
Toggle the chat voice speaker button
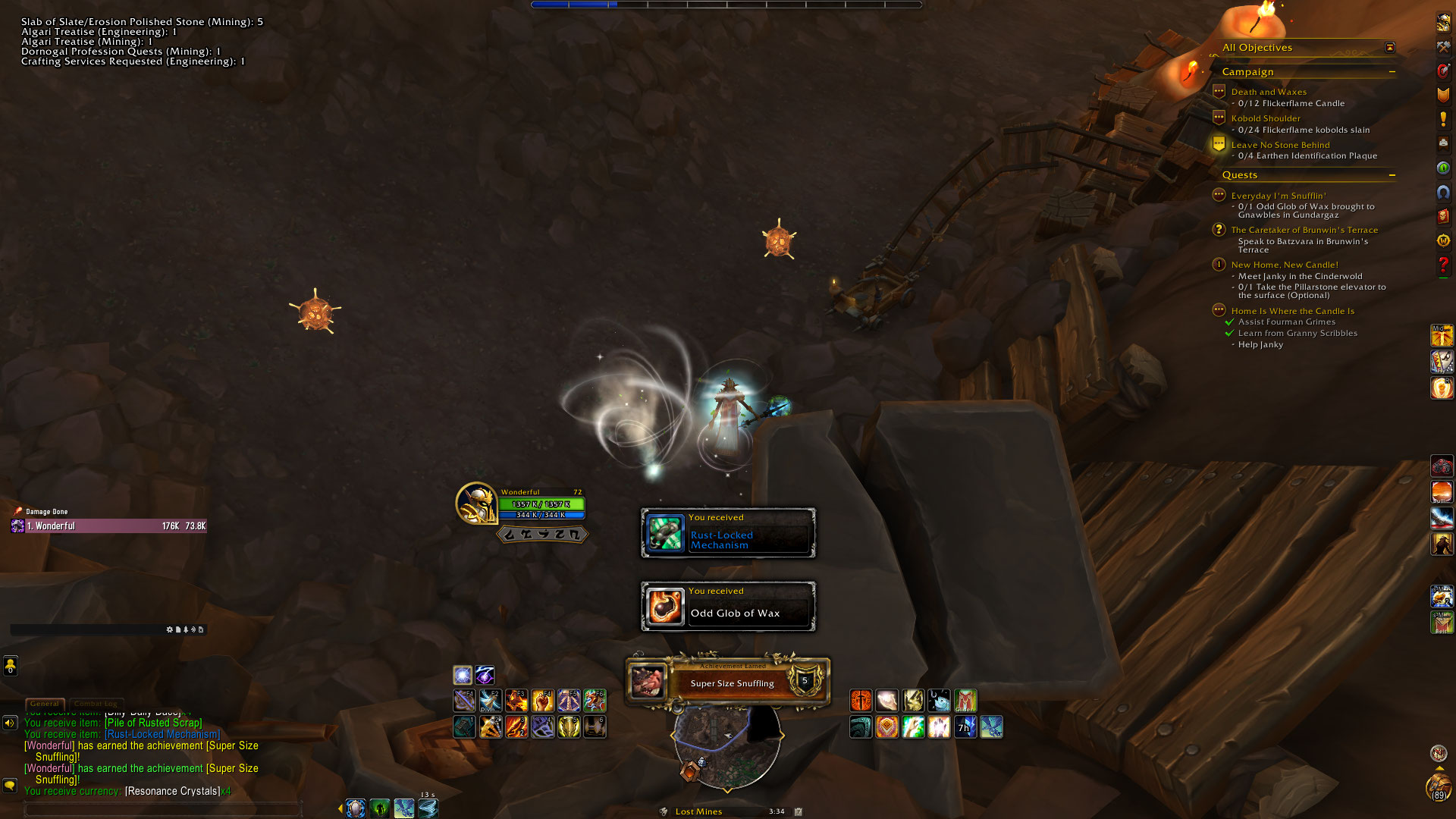point(10,723)
